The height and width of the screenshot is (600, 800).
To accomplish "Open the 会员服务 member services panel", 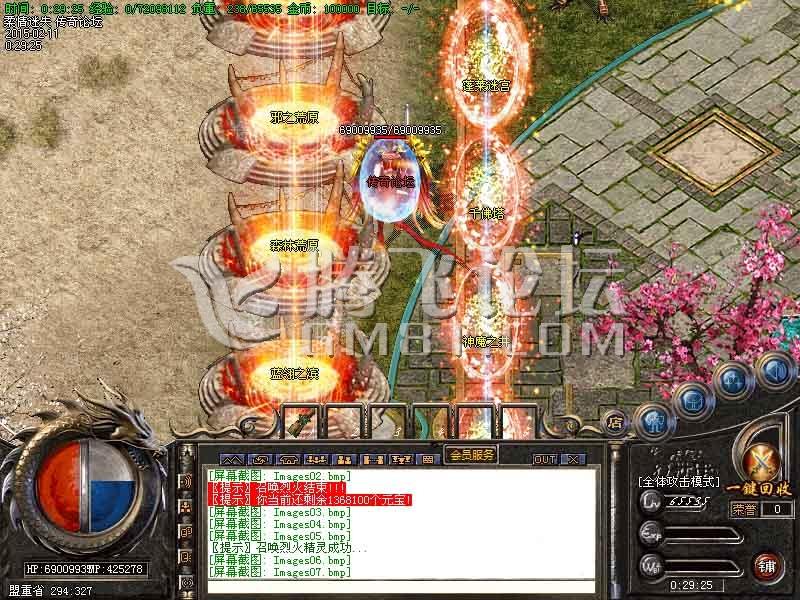I will point(470,454).
